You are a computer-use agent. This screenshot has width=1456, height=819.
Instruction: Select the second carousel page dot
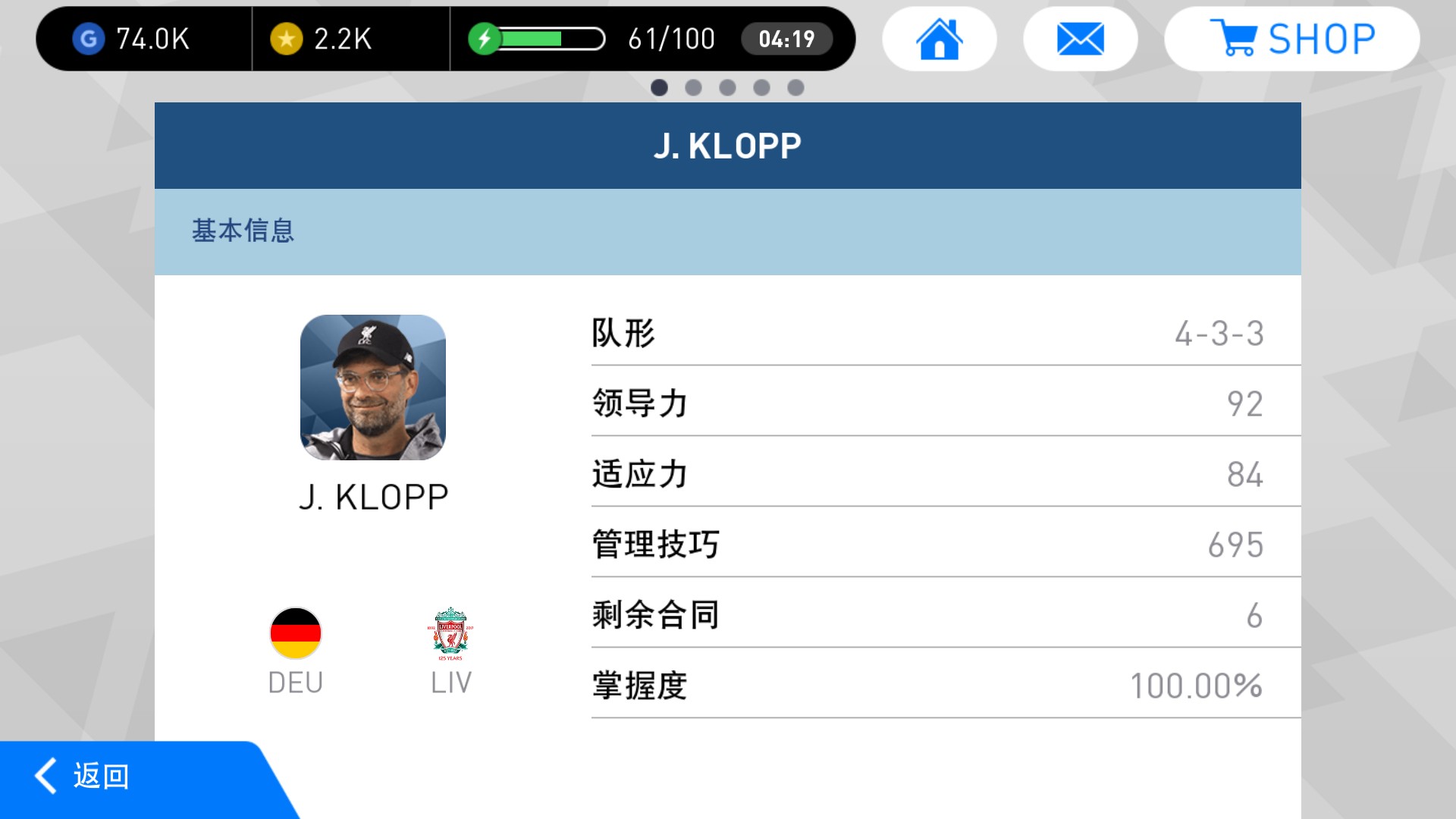[694, 87]
